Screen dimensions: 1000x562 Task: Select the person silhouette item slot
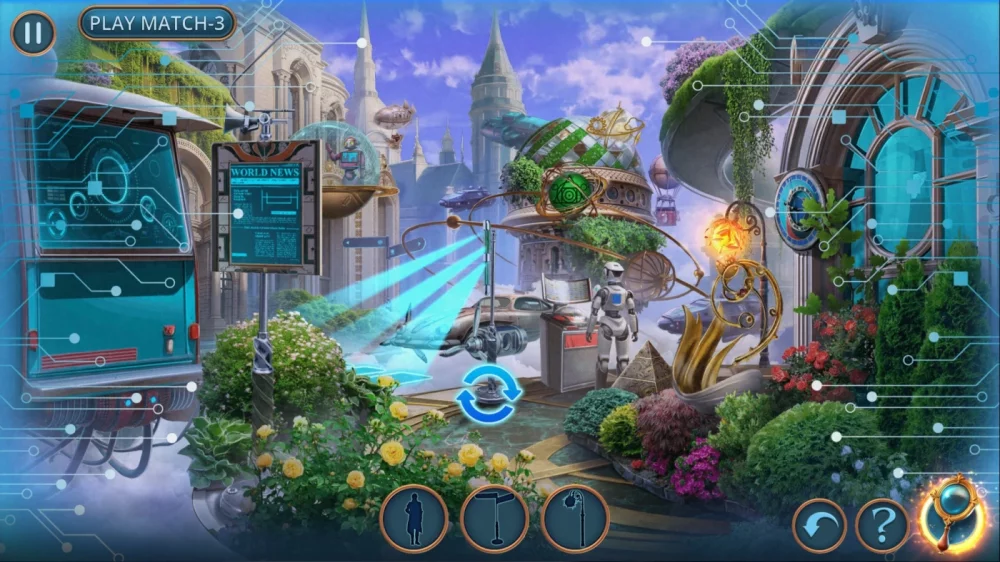[x=413, y=519]
